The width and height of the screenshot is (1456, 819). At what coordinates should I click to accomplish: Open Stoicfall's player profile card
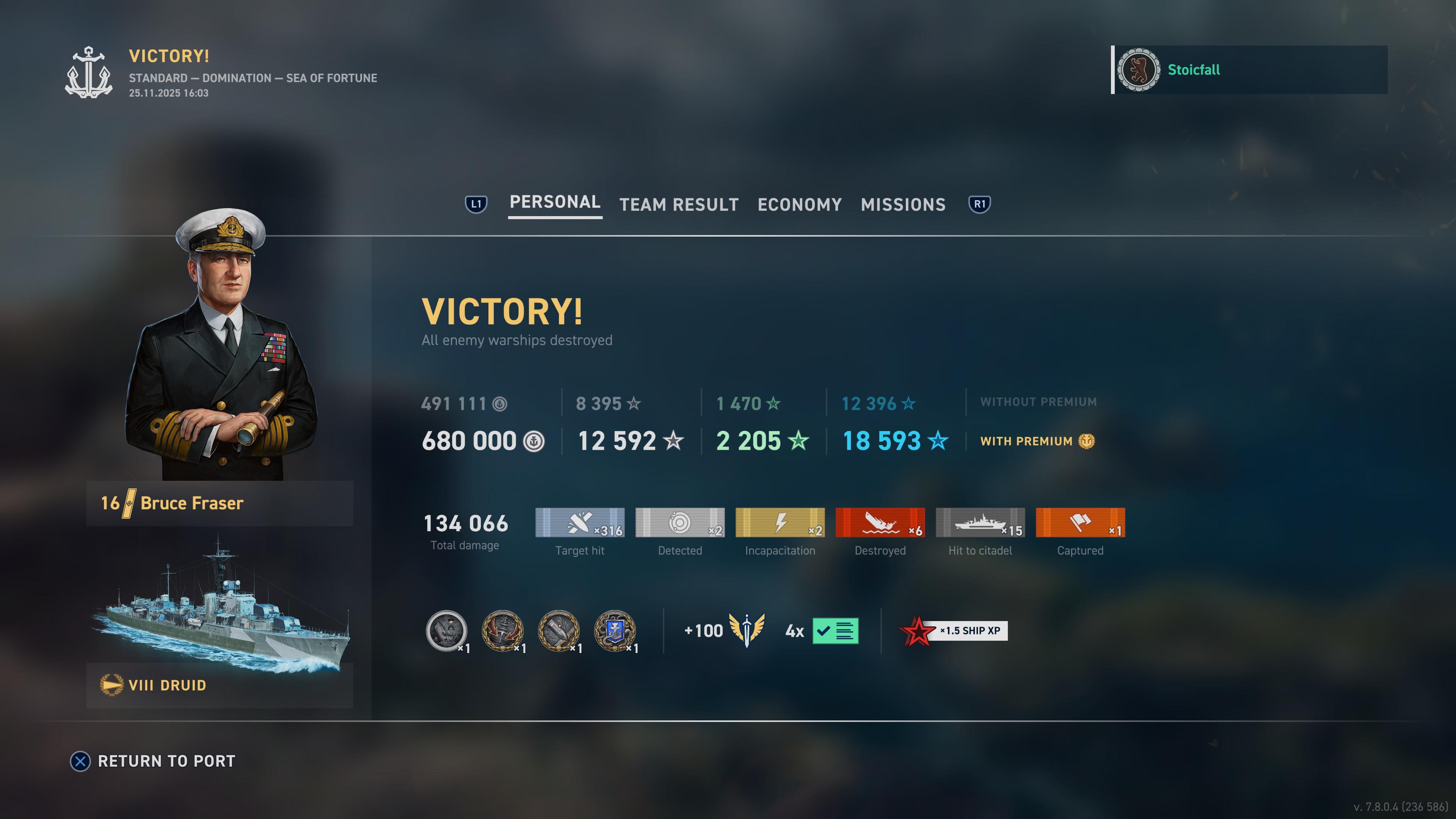pyautogui.click(x=1249, y=70)
